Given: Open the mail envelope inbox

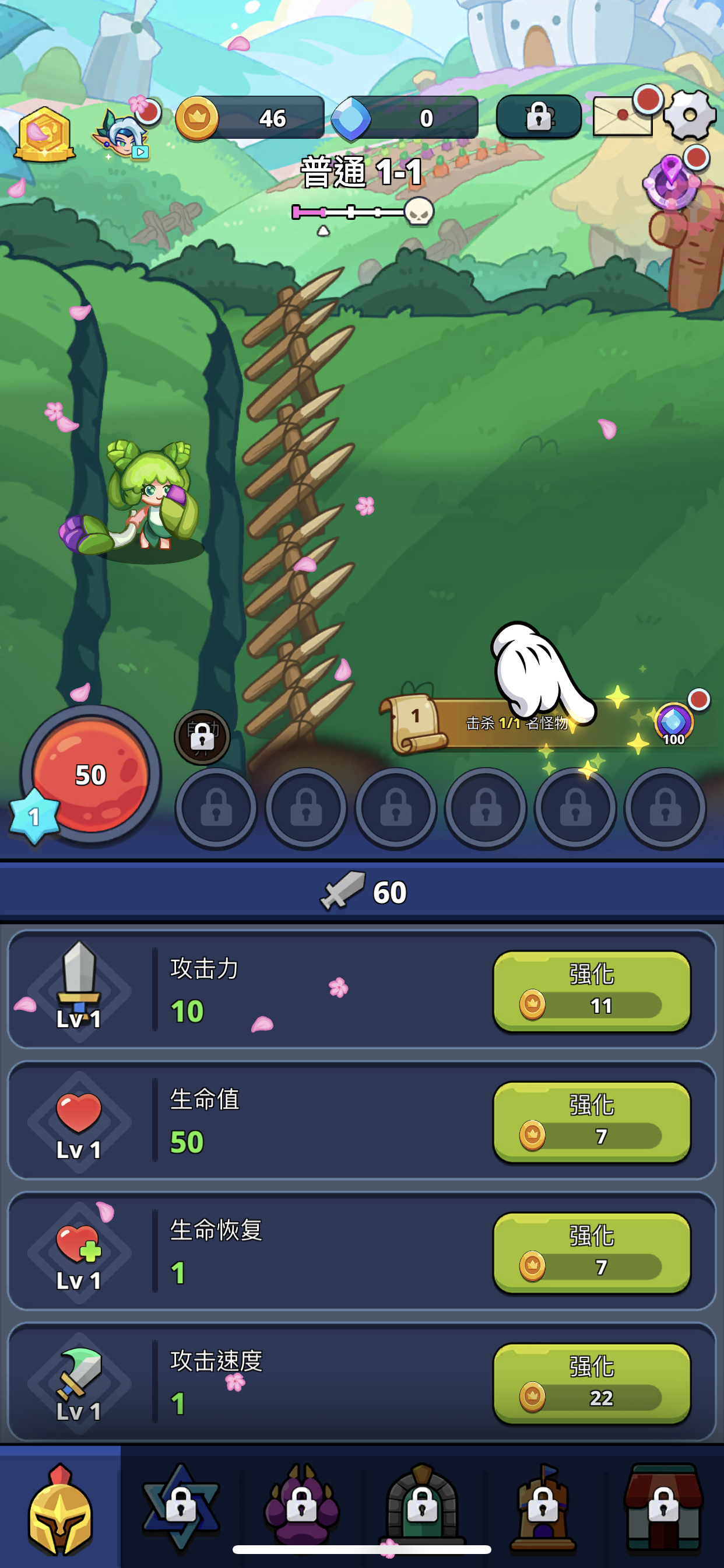Looking at the screenshot, I should (x=623, y=116).
